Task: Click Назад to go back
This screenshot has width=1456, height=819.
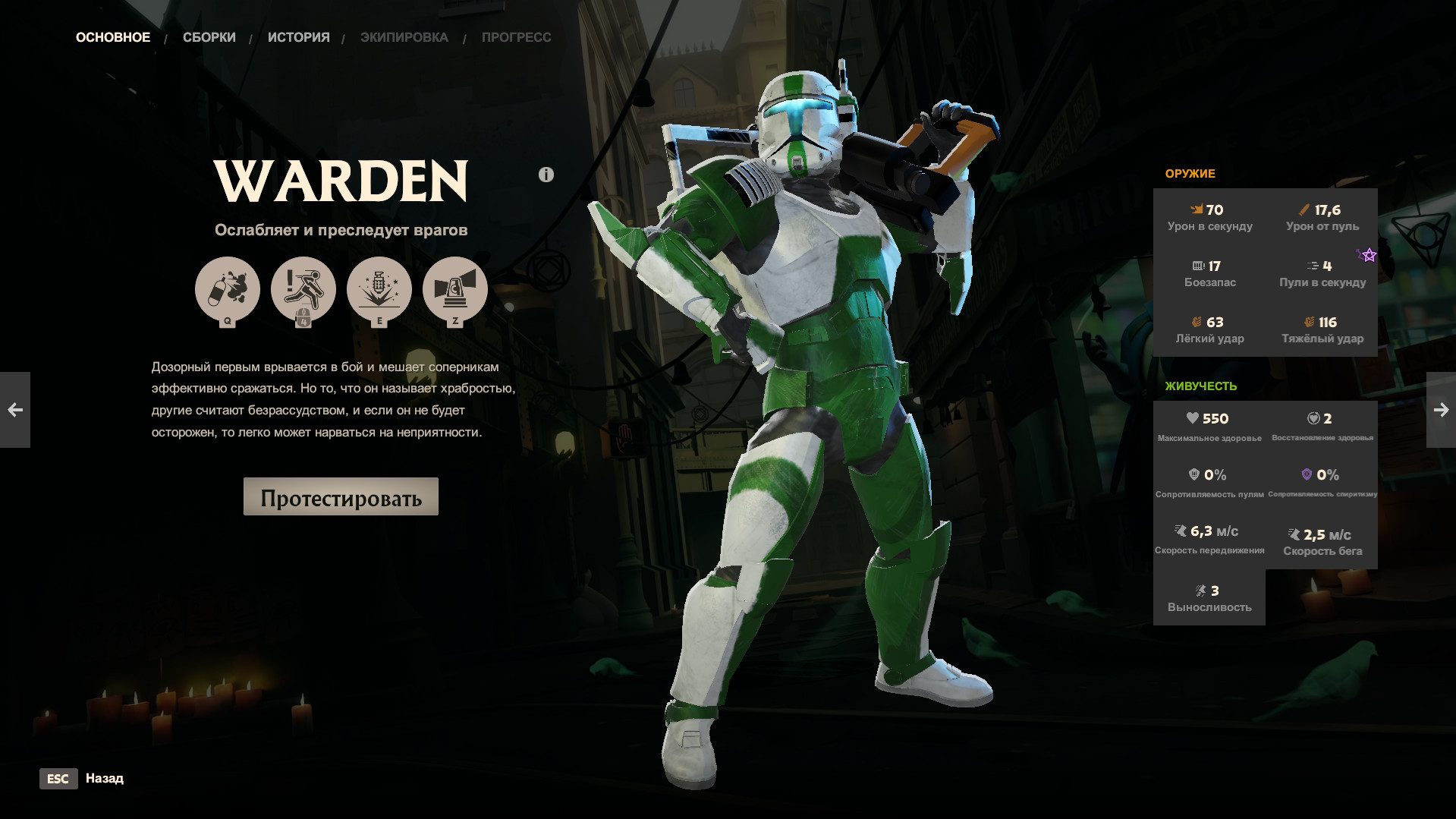Action: pyautogui.click(x=105, y=778)
